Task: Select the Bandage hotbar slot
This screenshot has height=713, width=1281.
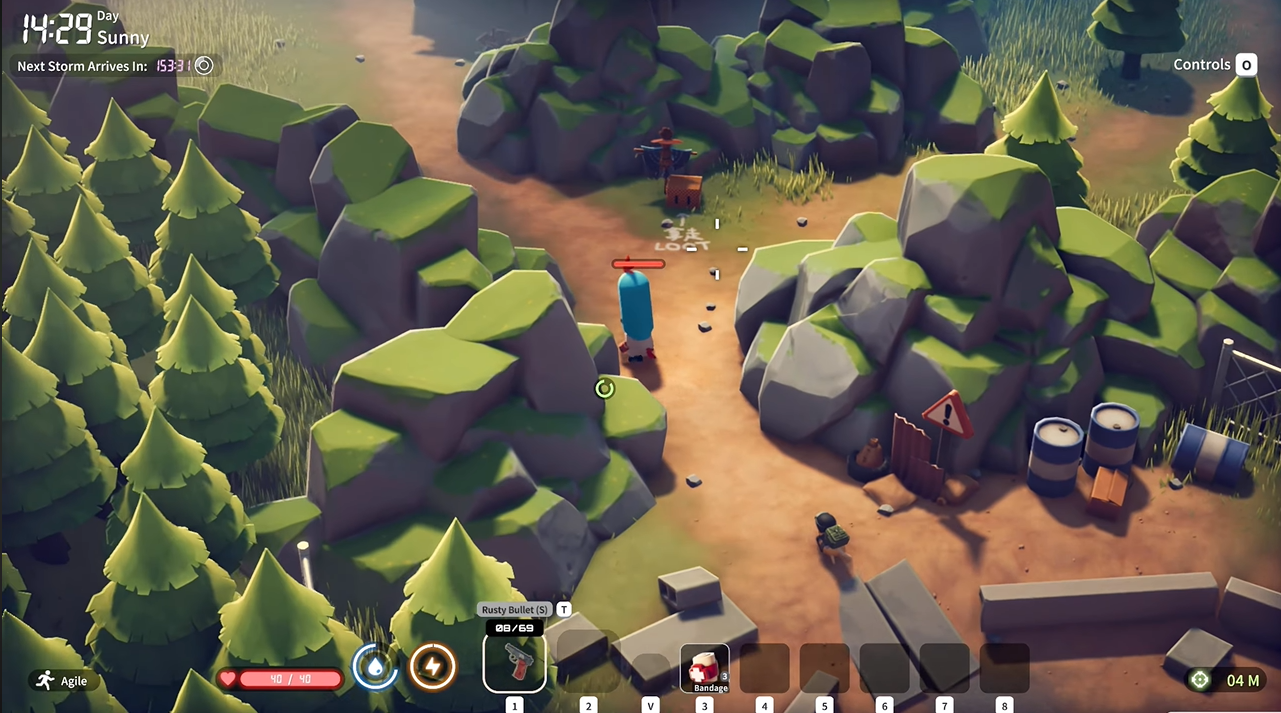Action: click(x=704, y=668)
